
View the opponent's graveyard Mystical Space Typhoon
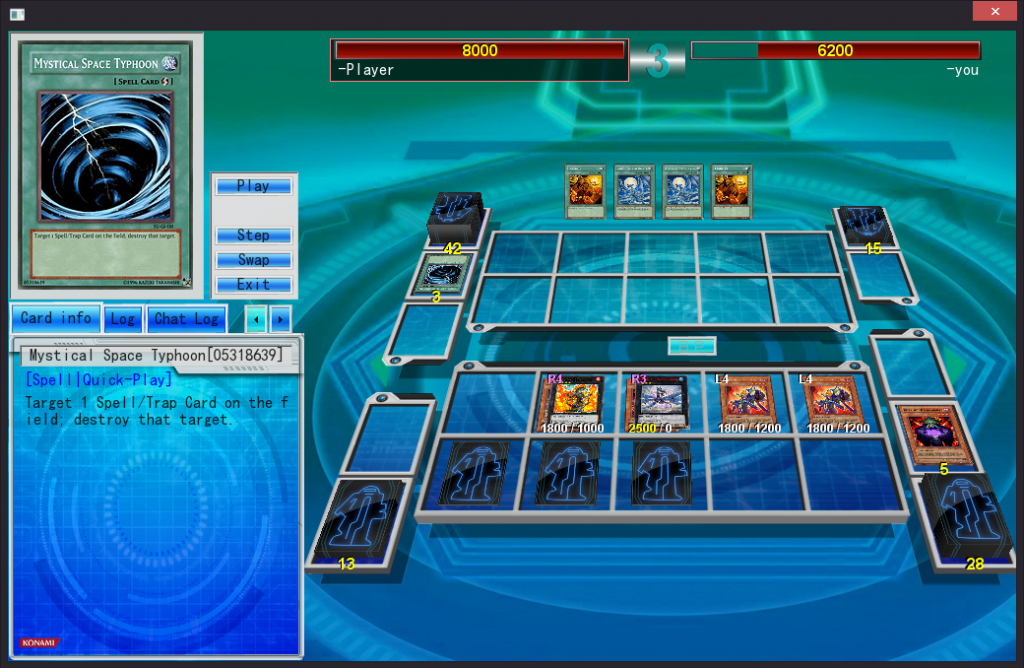point(443,274)
